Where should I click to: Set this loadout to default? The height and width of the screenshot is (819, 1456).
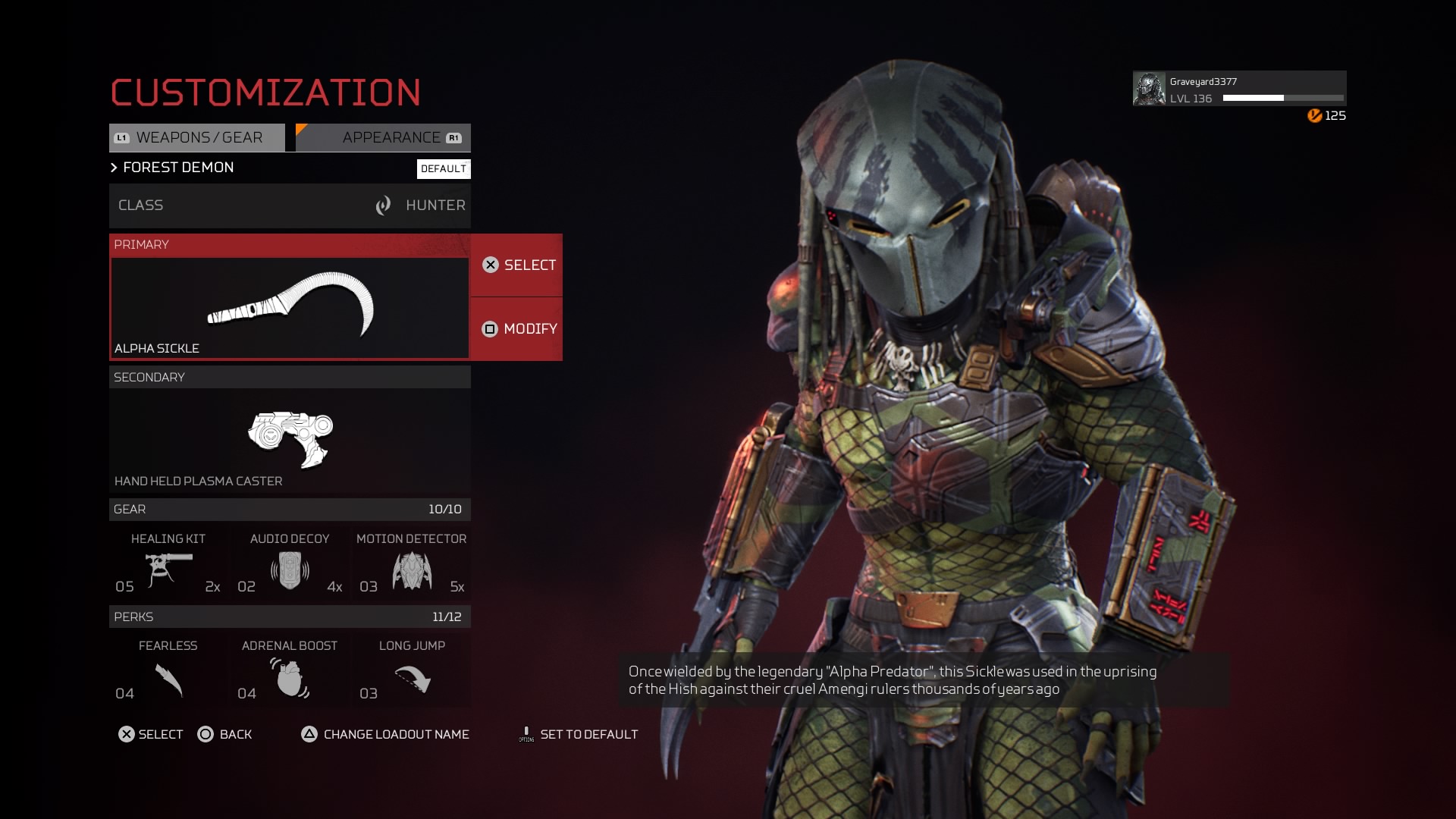point(579,734)
